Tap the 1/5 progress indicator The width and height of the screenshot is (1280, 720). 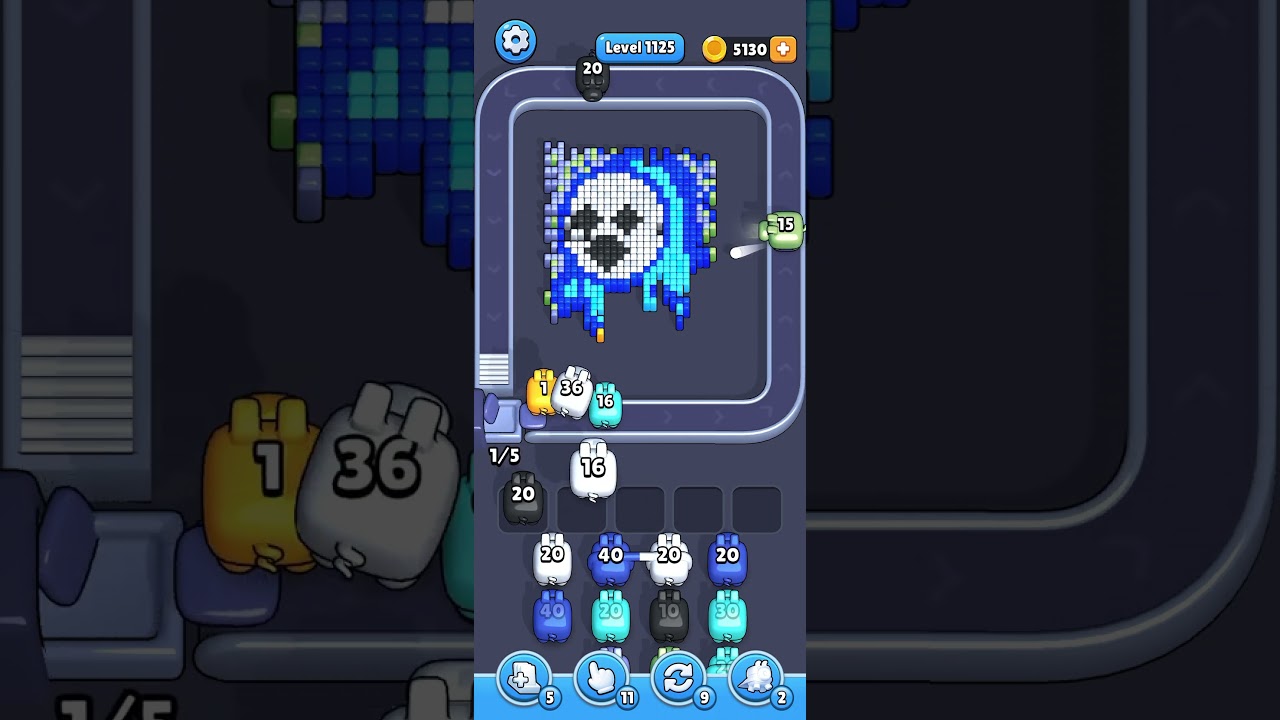(x=503, y=455)
